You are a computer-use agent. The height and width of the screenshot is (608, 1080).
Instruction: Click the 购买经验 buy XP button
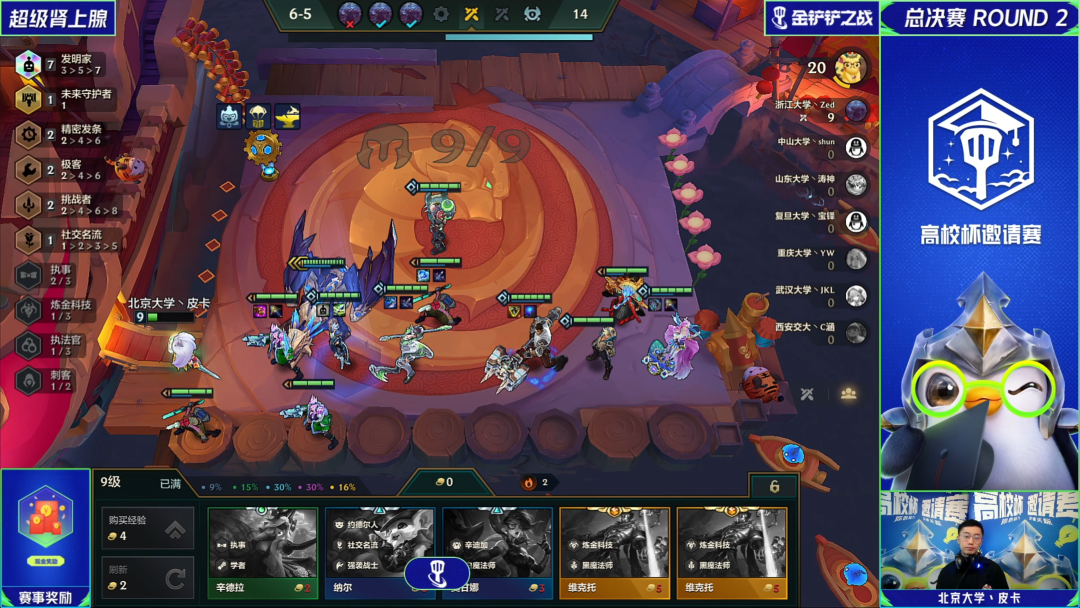(x=147, y=528)
